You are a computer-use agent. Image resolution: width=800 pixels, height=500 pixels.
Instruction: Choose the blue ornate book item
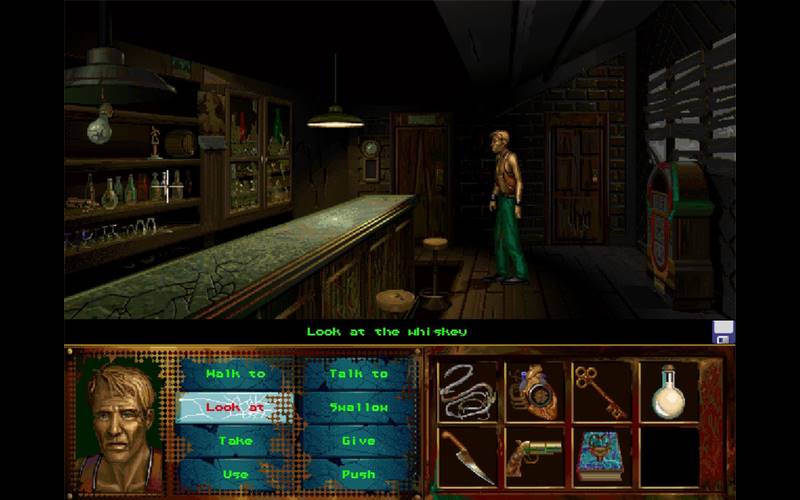click(601, 456)
